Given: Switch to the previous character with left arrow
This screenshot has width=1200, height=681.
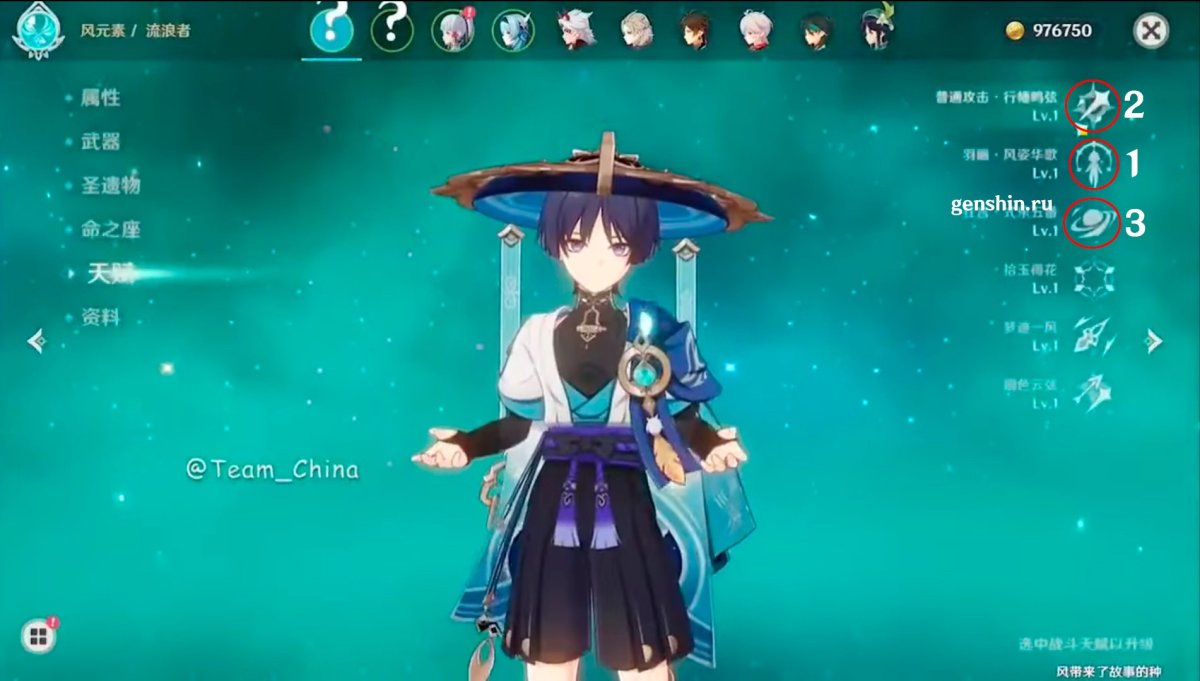Looking at the screenshot, I should (x=37, y=342).
